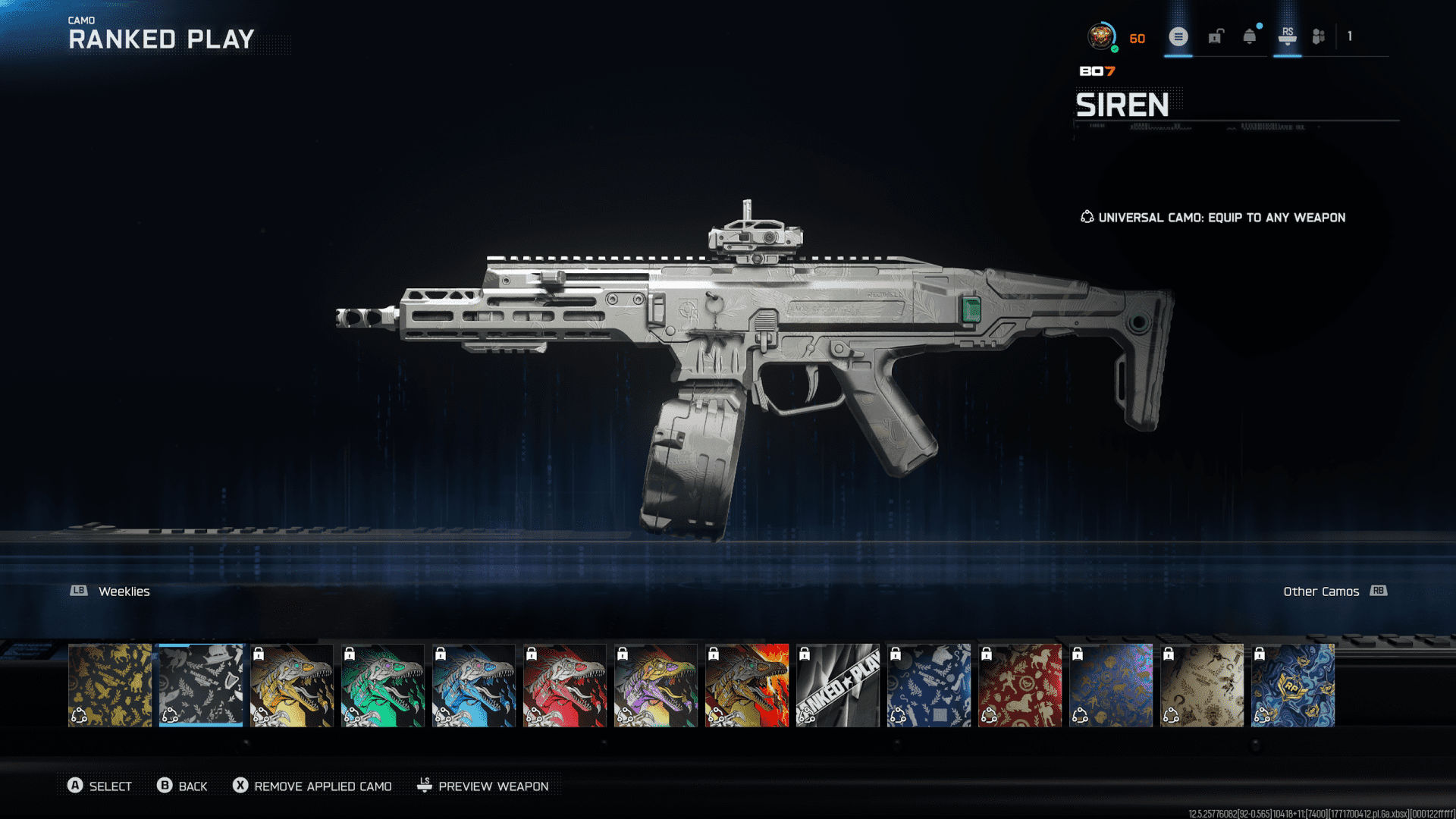Open the player profile emblem
The image size is (1456, 819).
(x=1101, y=36)
